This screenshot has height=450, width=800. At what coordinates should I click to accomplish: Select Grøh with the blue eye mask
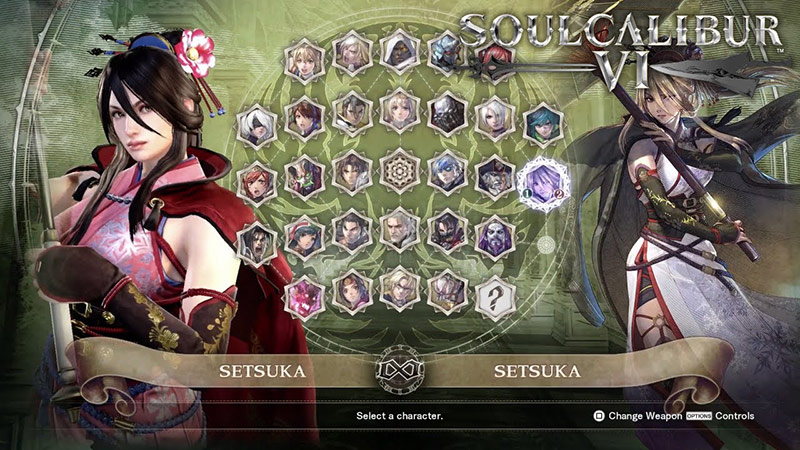click(x=448, y=172)
